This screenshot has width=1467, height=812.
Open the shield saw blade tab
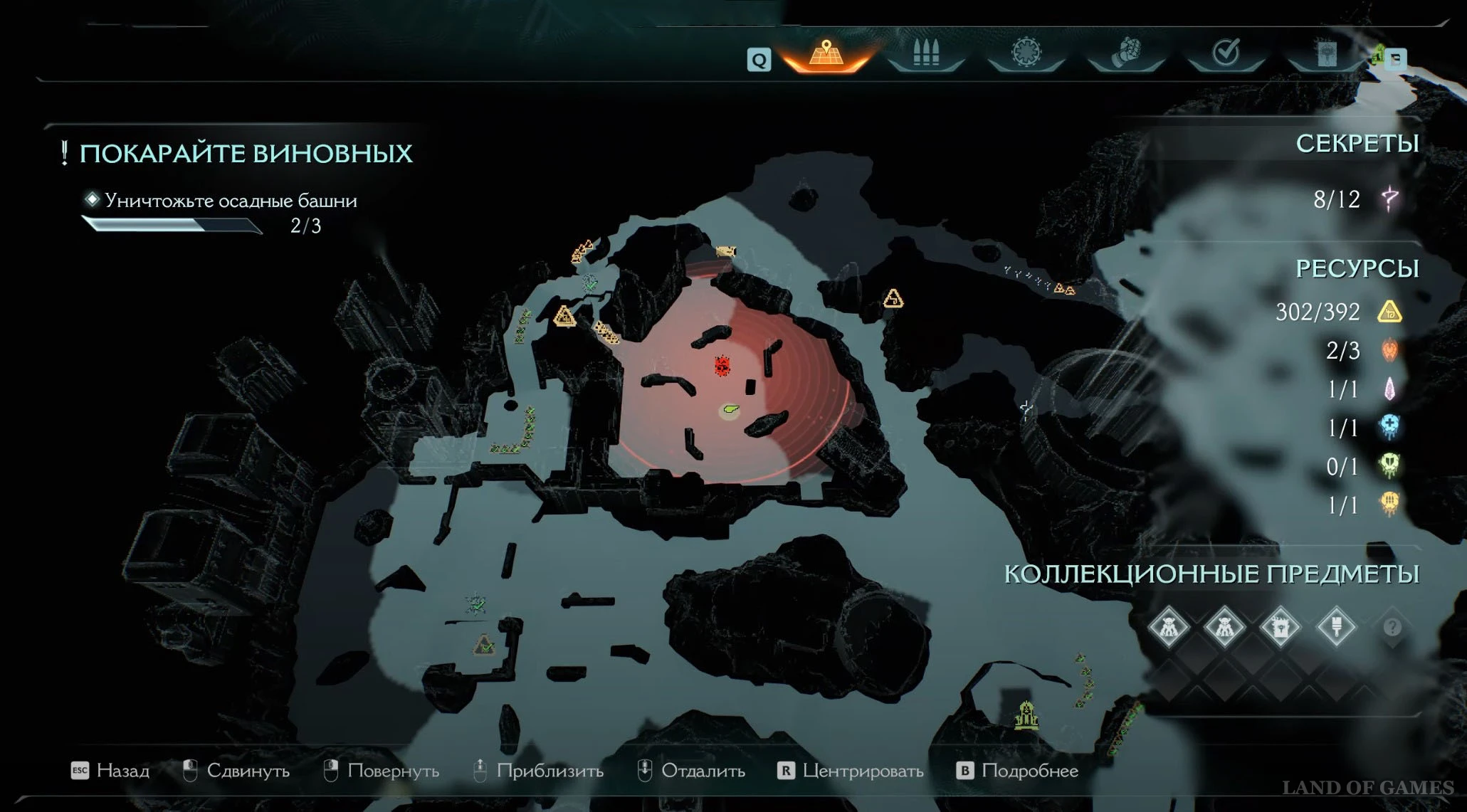[x=1026, y=53]
